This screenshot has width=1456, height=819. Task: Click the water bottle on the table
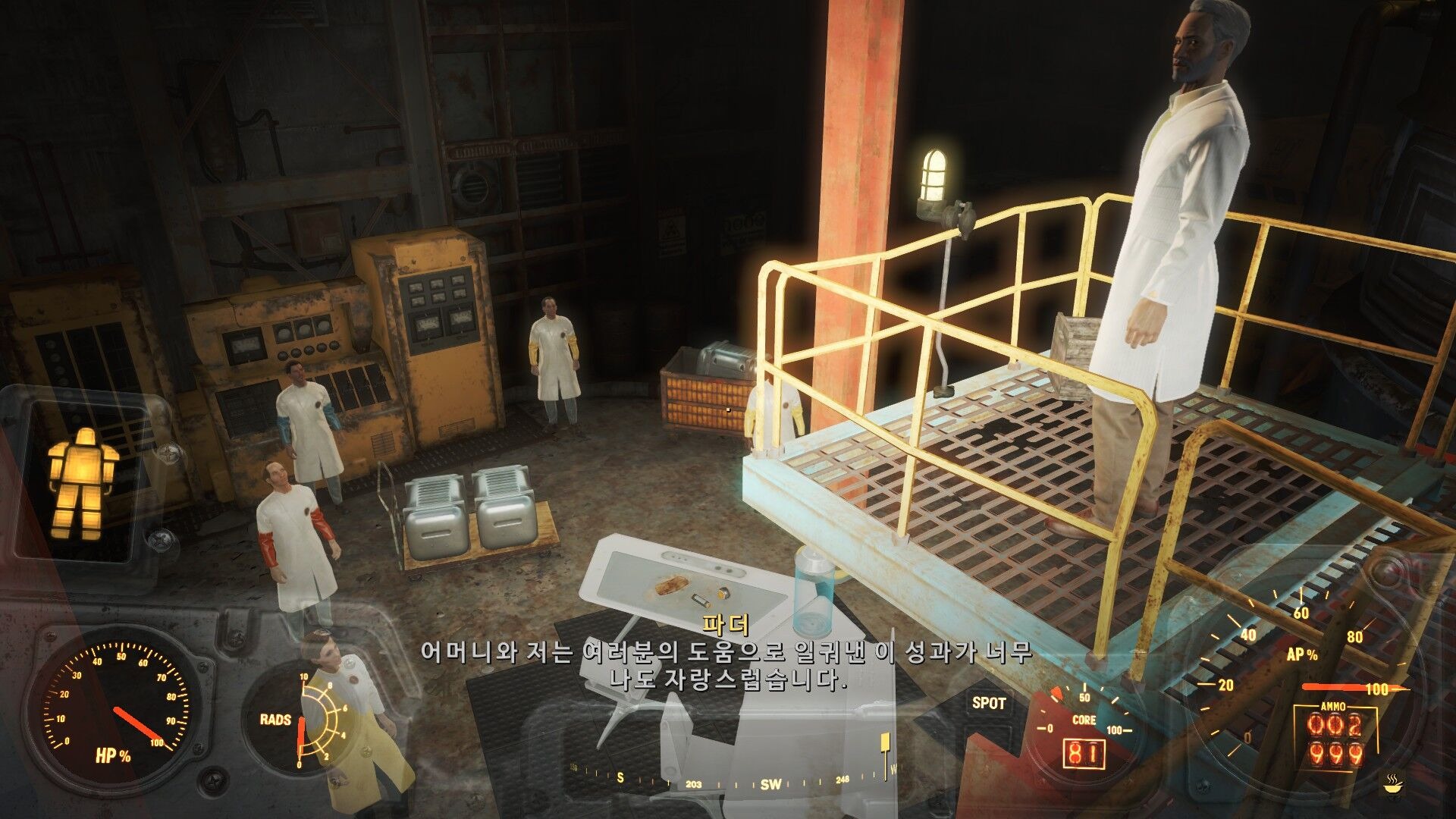tap(813, 591)
